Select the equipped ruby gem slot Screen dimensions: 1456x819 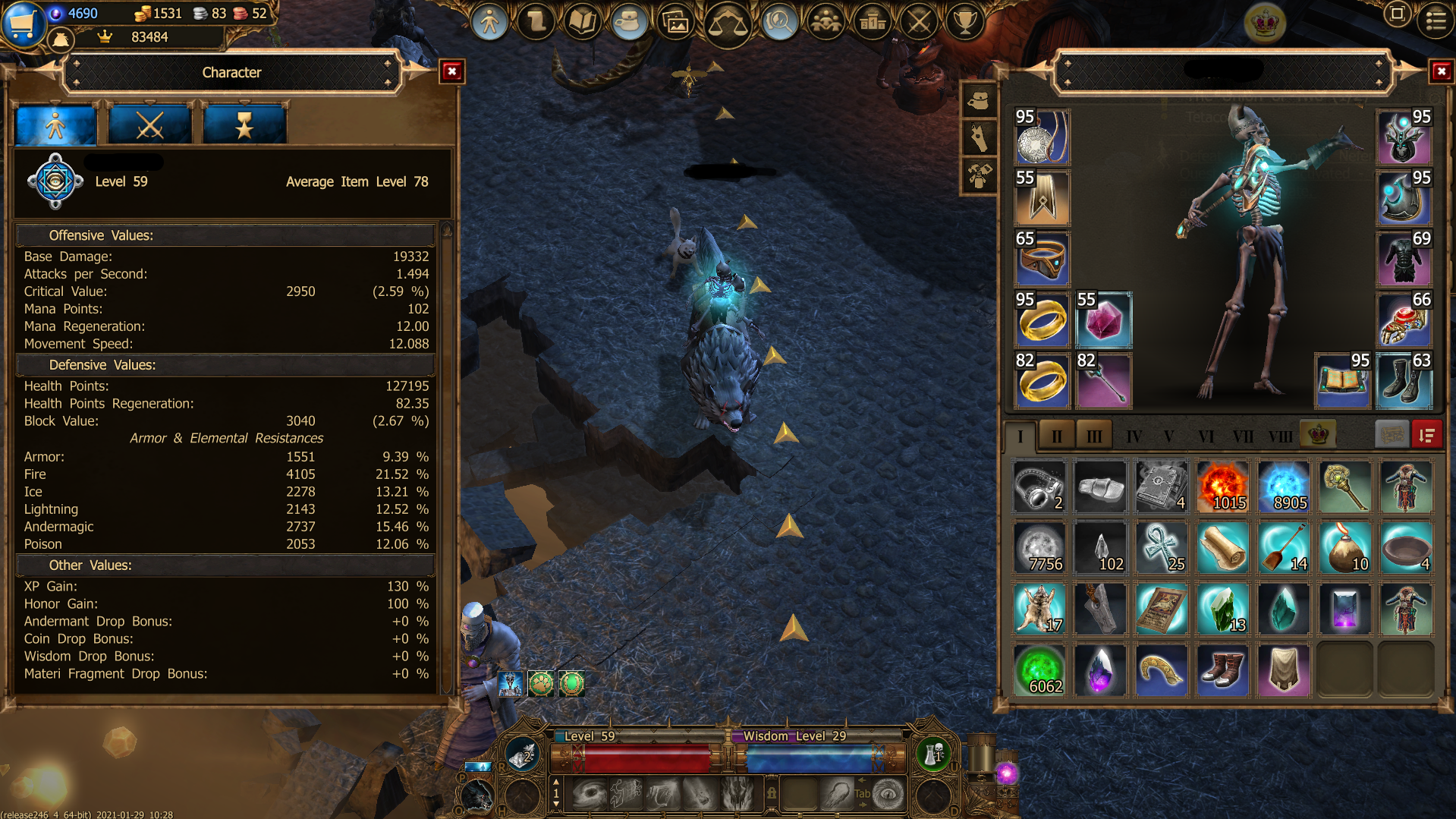point(1103,320)
